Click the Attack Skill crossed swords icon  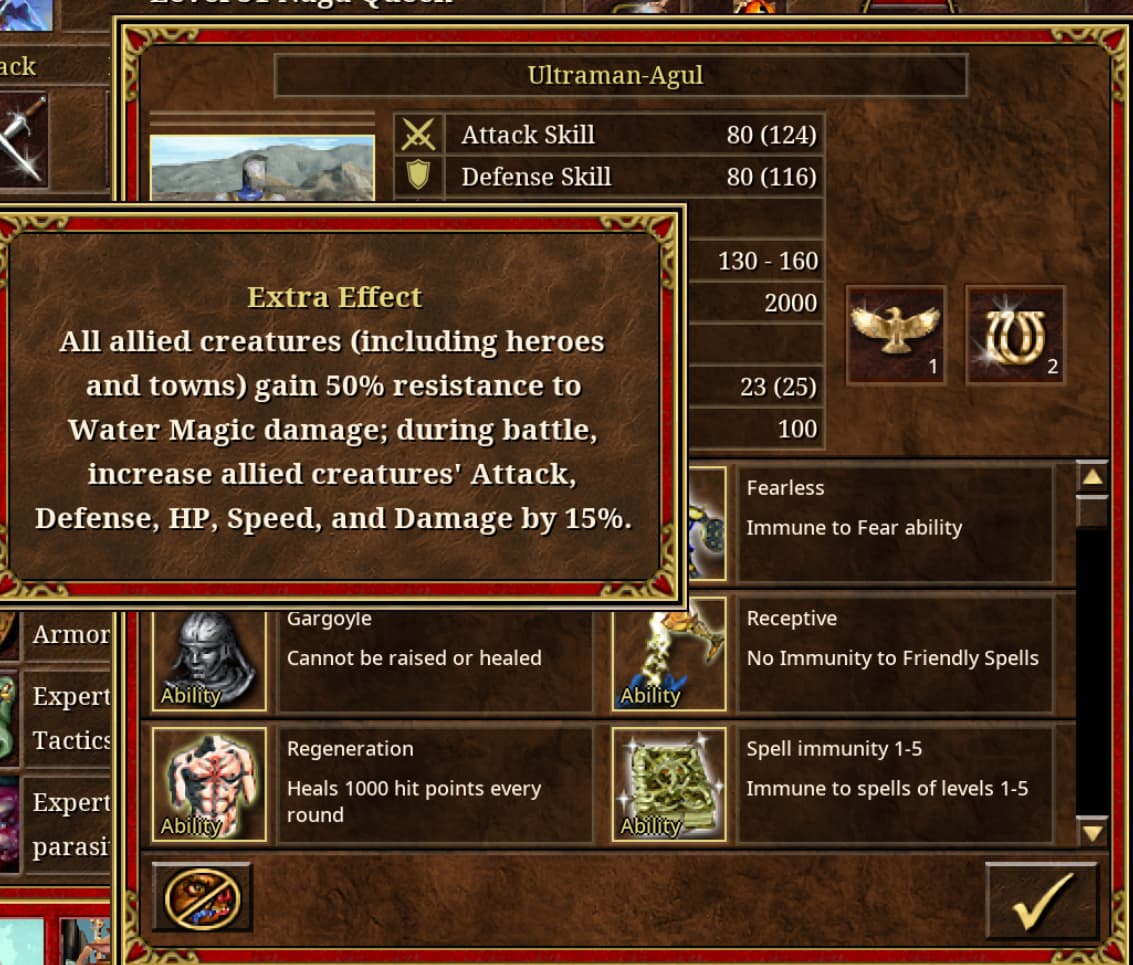coord(418,134)
